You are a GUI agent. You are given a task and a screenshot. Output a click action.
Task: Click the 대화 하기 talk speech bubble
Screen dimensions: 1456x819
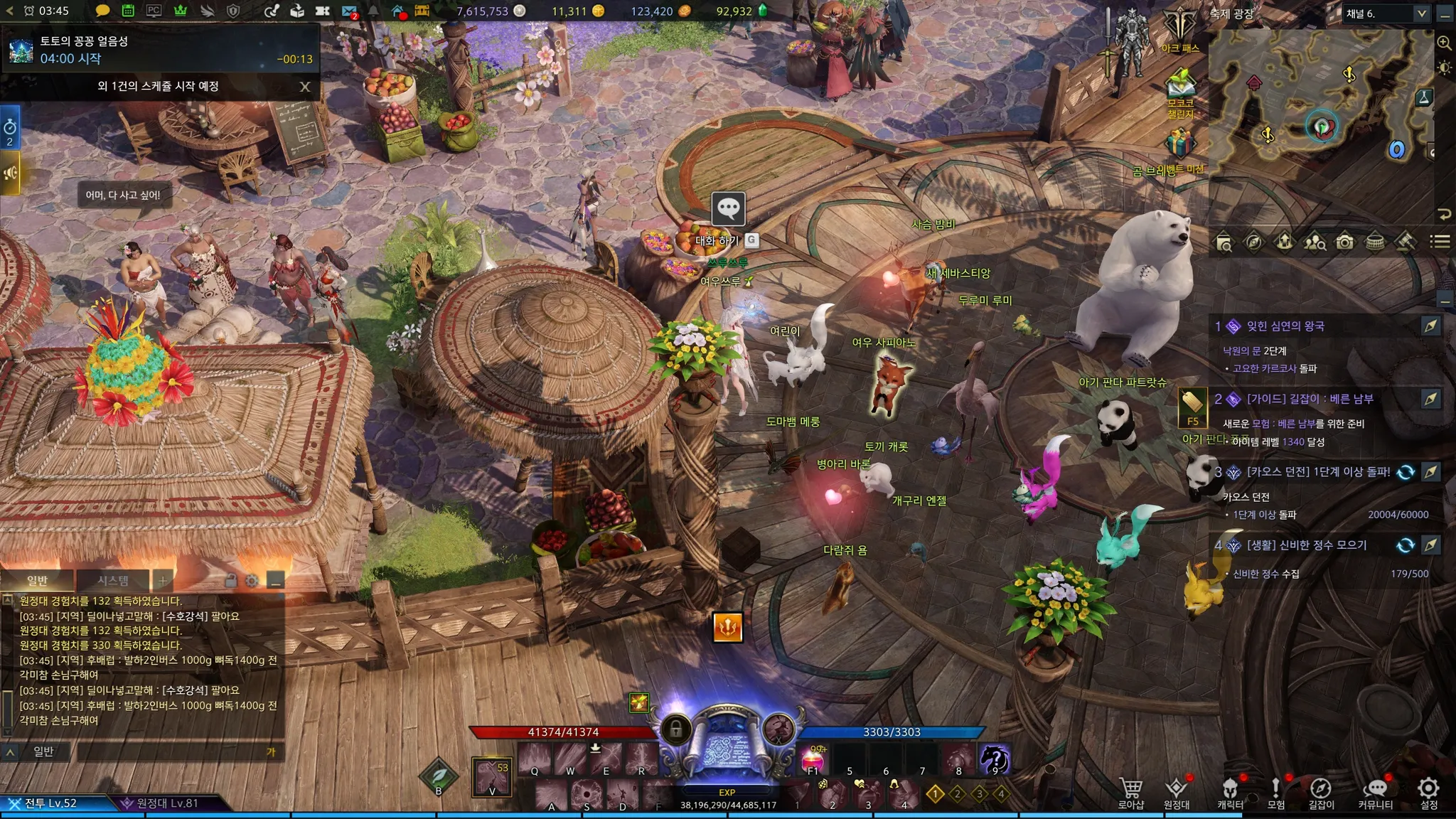pyautogui.click(x=728, y=209)
